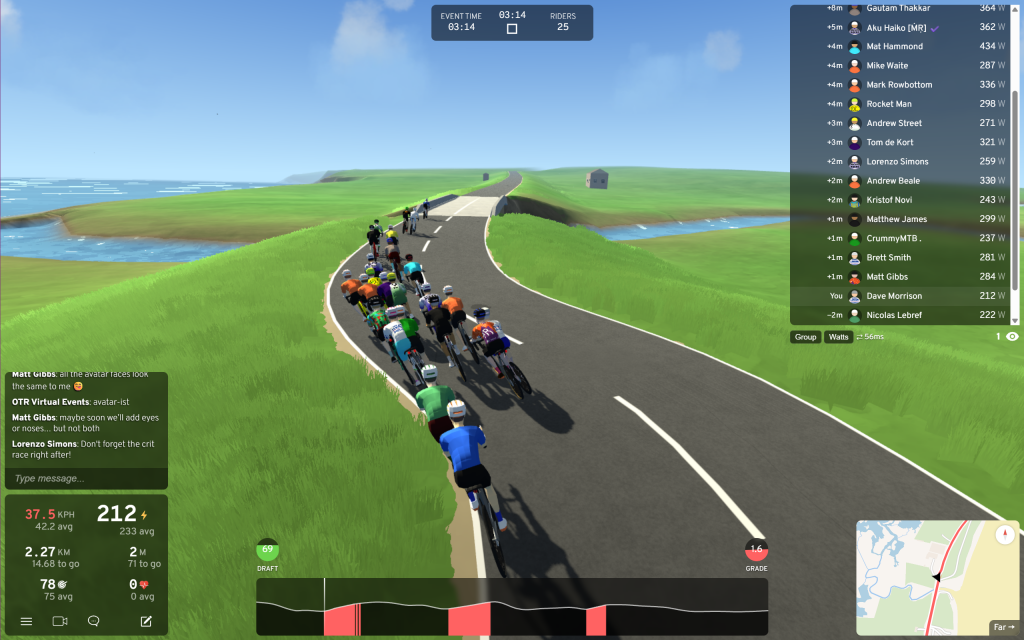Click the minimap compass button

1005,535
